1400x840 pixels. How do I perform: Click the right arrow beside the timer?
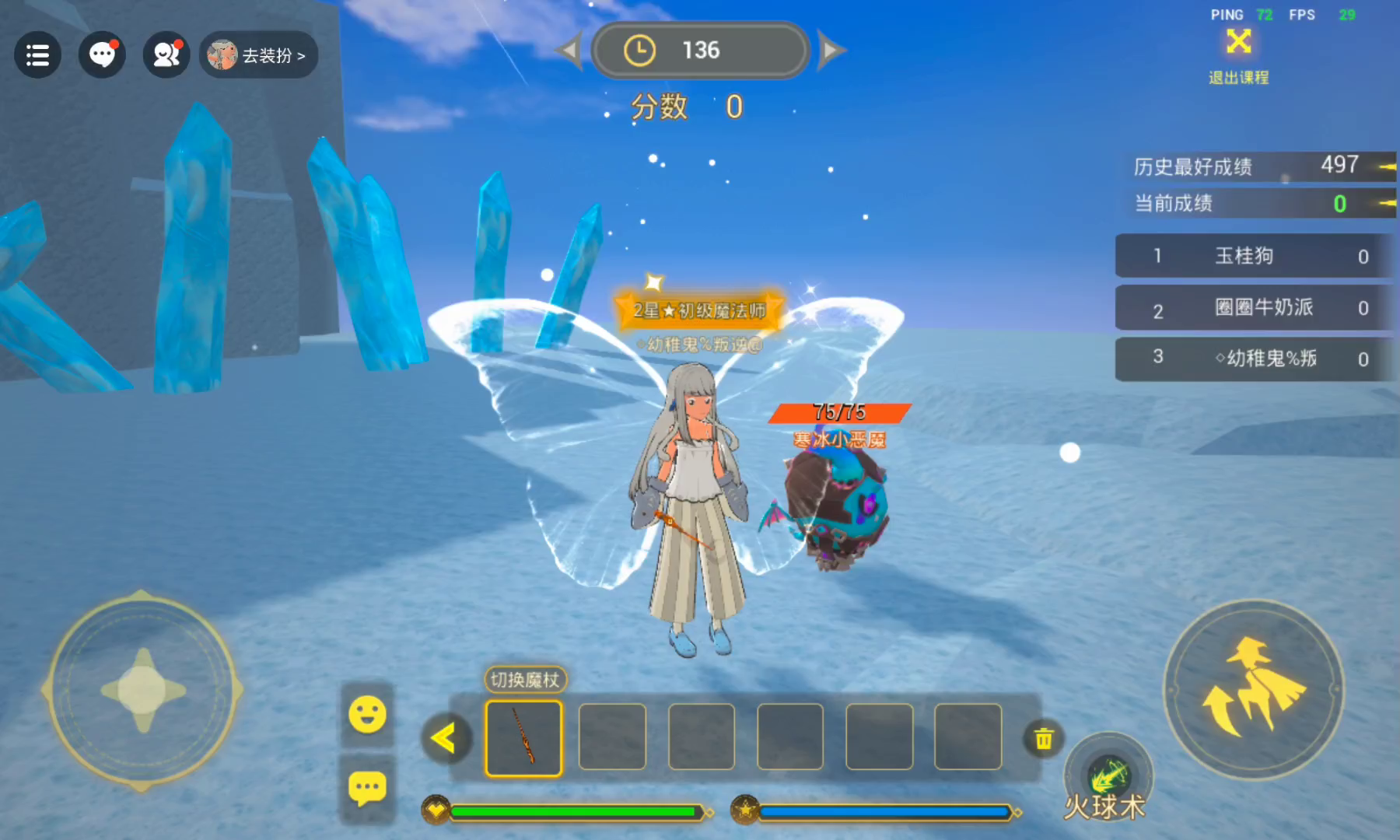tap(831, 51)
